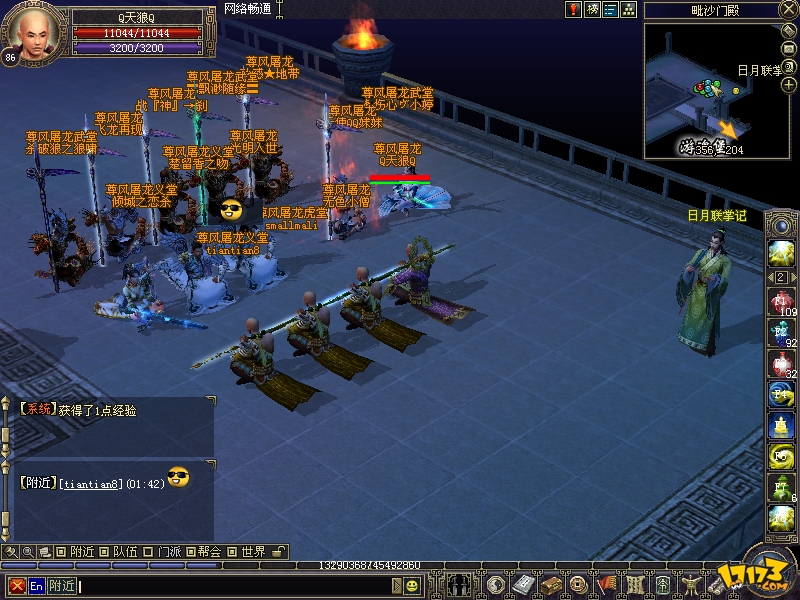Click the red exclamation alert icon
This screenshot has width=800, height=600.
[x=574, y=9]
